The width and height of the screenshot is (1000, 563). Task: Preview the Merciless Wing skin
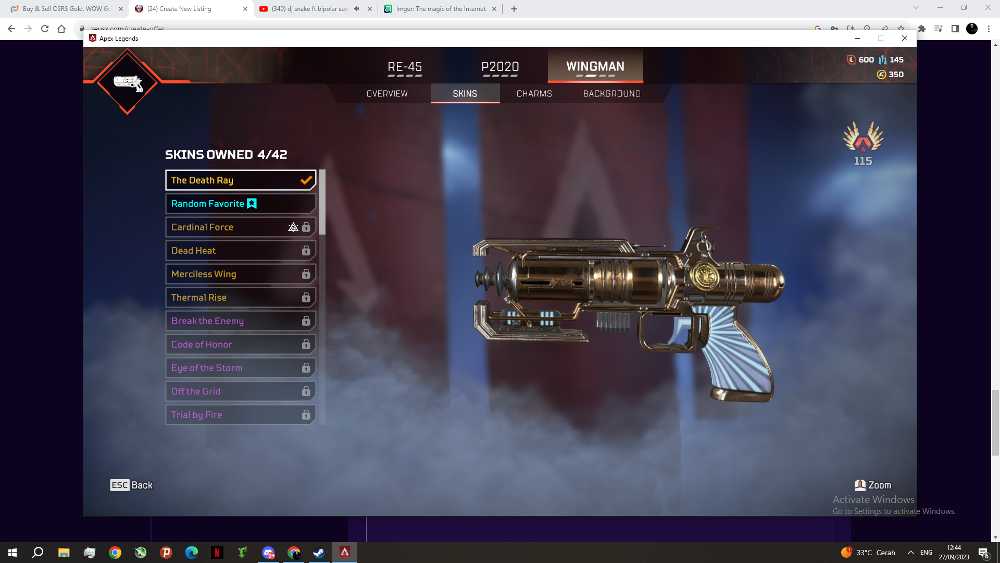[240, 274]
